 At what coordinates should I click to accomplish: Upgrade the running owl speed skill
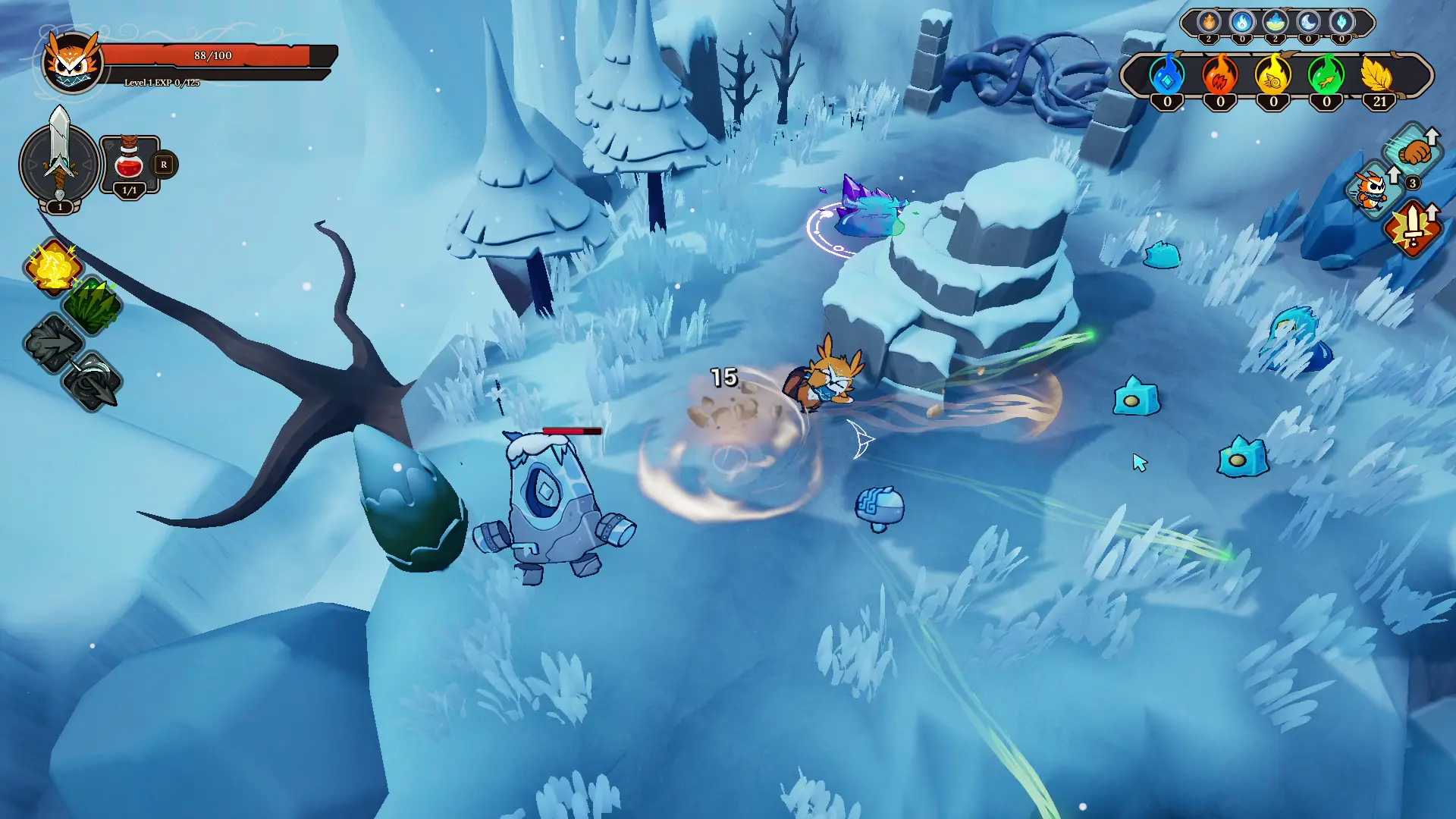coord(1374,190)
